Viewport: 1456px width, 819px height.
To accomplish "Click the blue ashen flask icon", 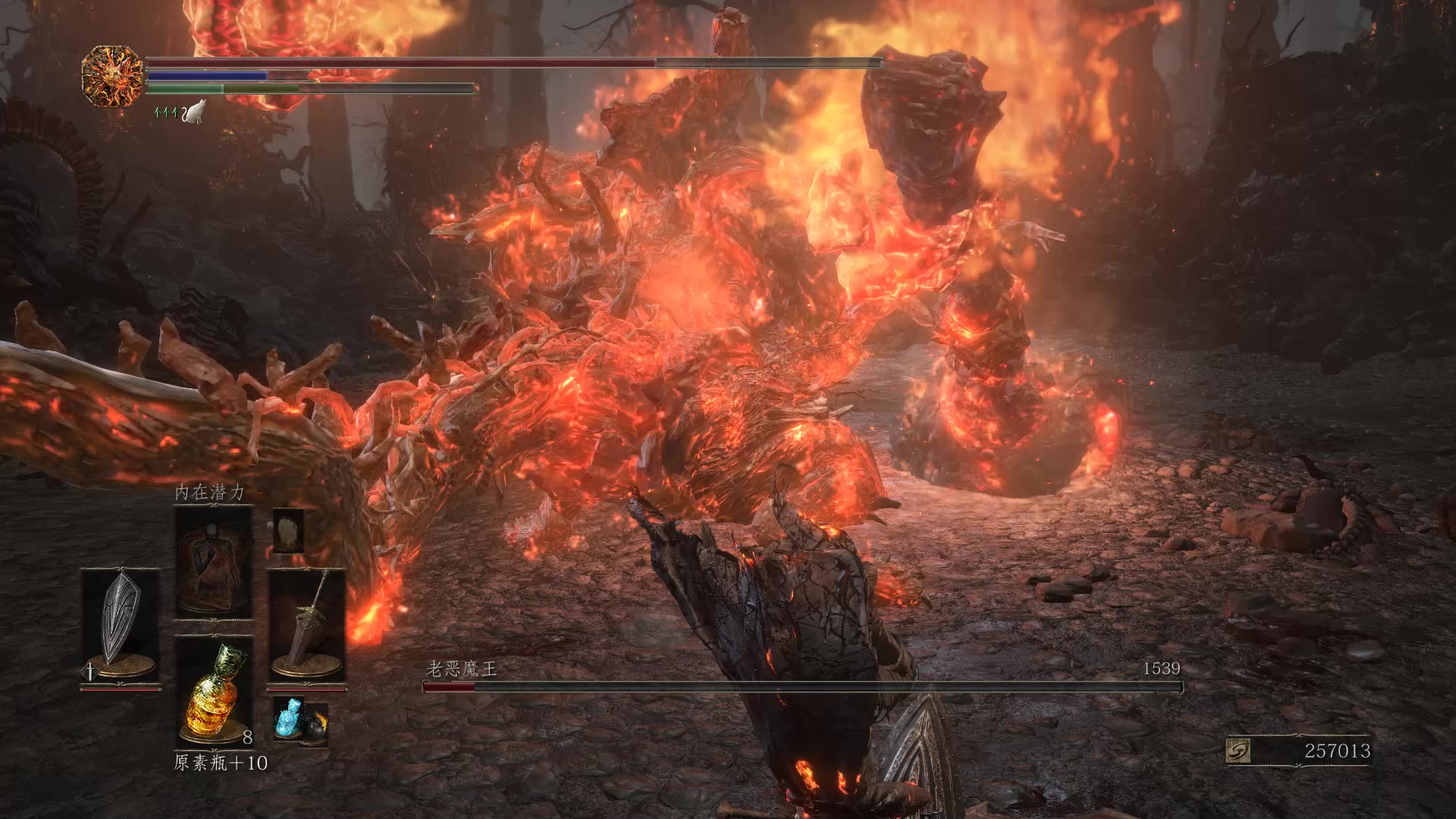I will pyautogui.click(x=289, y=716).
